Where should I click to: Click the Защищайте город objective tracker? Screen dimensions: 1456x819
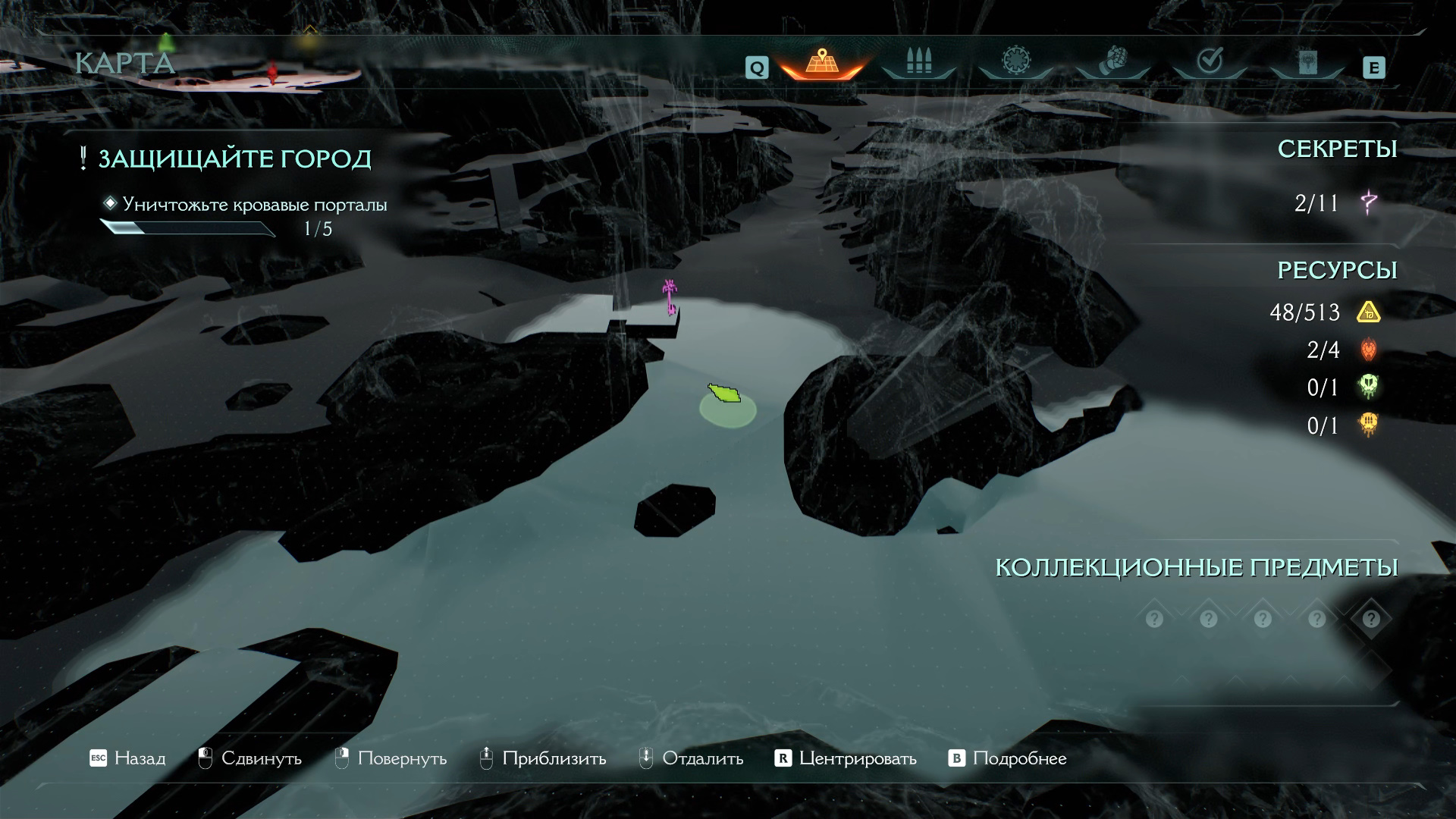tap(234, 158)
